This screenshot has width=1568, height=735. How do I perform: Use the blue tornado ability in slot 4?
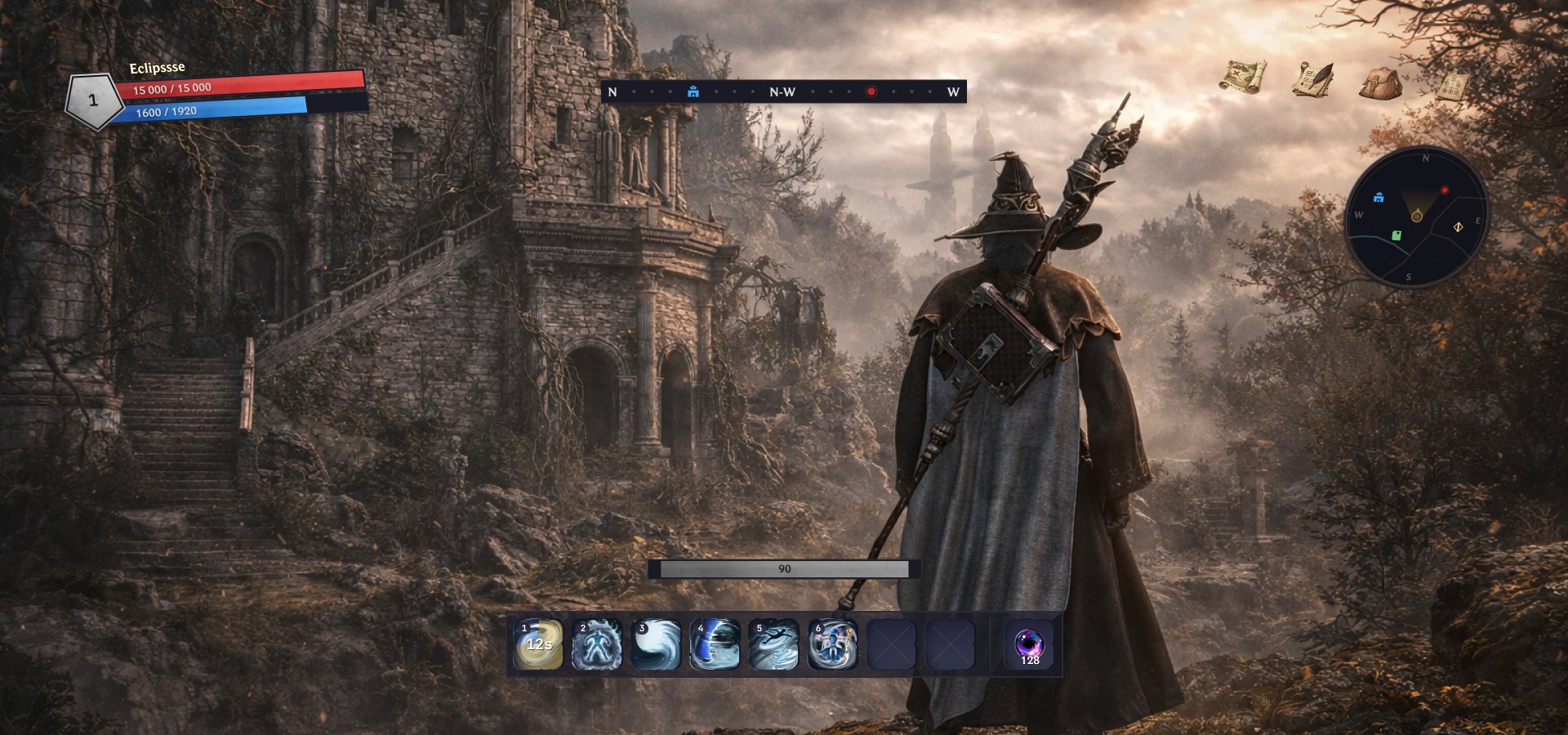[715, 644]
